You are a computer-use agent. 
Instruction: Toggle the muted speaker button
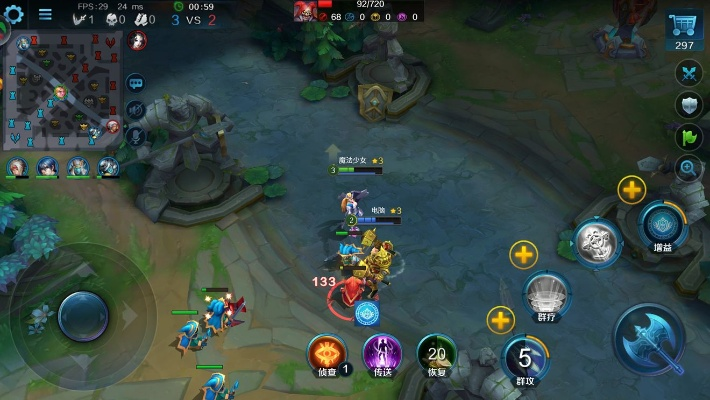pyautogui.click(x=136, y=110)
